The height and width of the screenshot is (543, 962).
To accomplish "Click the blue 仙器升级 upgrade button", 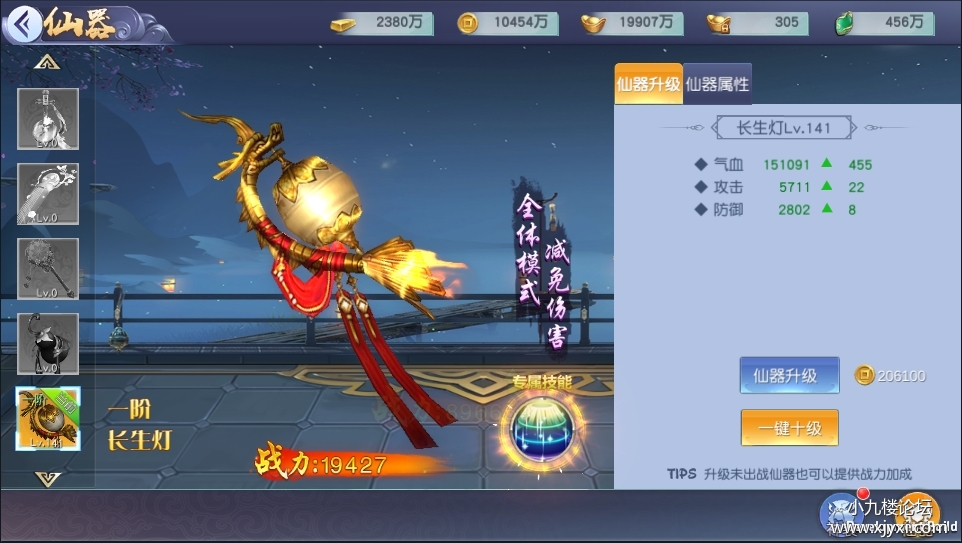I will point(789,376).
